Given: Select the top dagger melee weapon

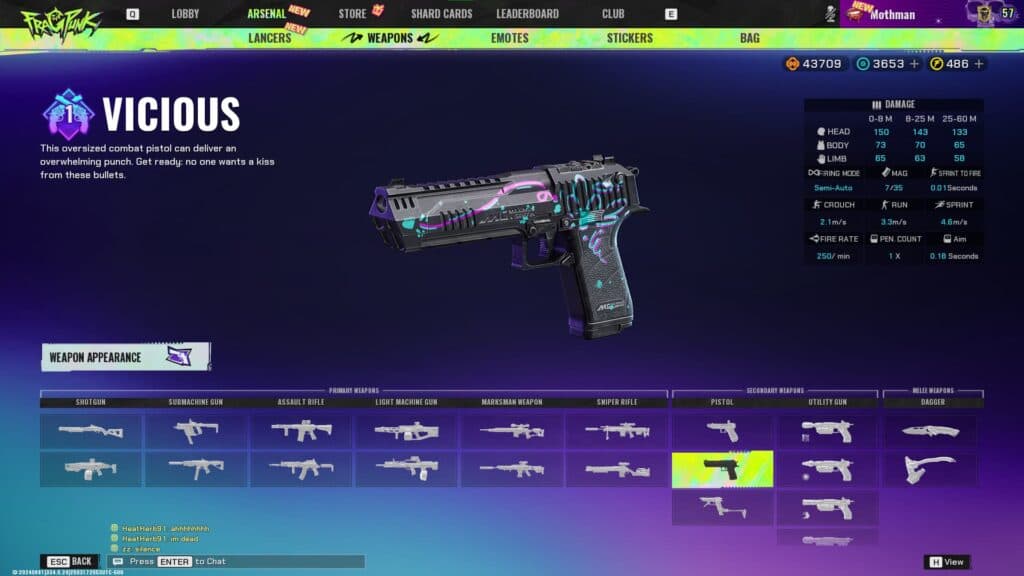Looking at the screenshot, I should click(932, 431).
